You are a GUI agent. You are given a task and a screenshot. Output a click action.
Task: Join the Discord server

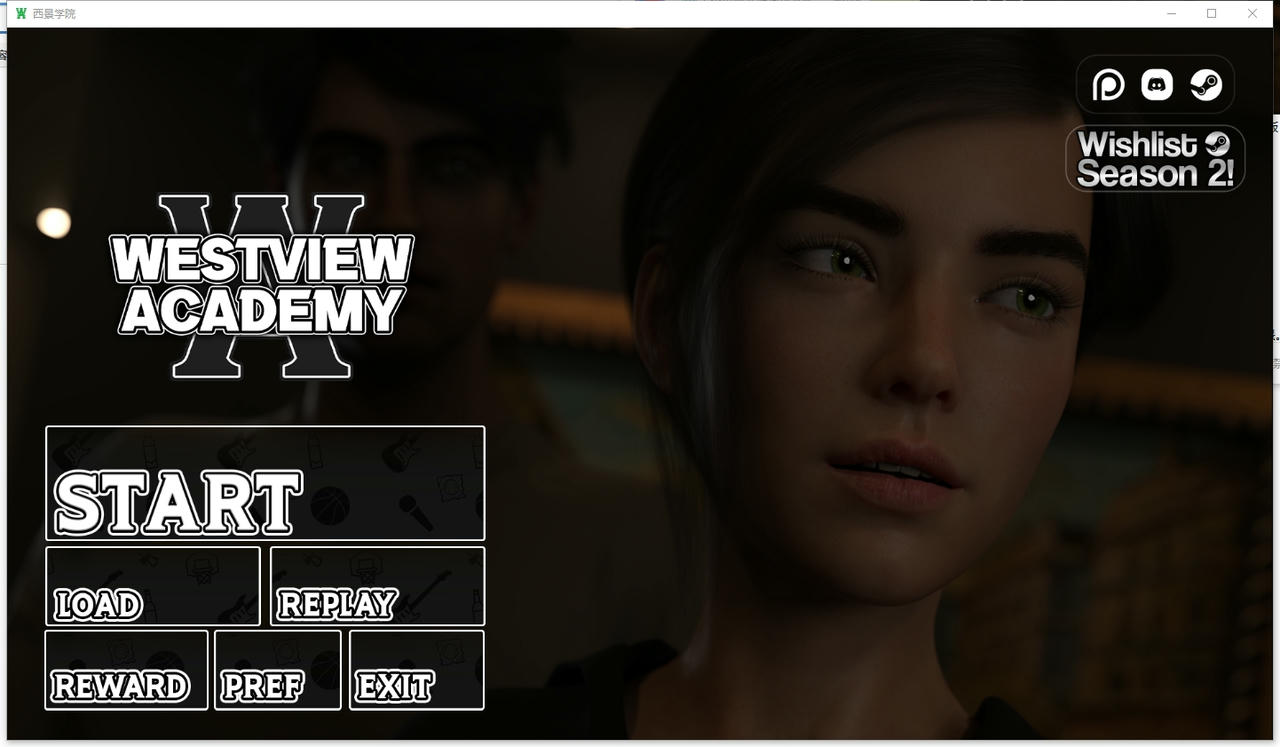click(x=1157, y=84)
